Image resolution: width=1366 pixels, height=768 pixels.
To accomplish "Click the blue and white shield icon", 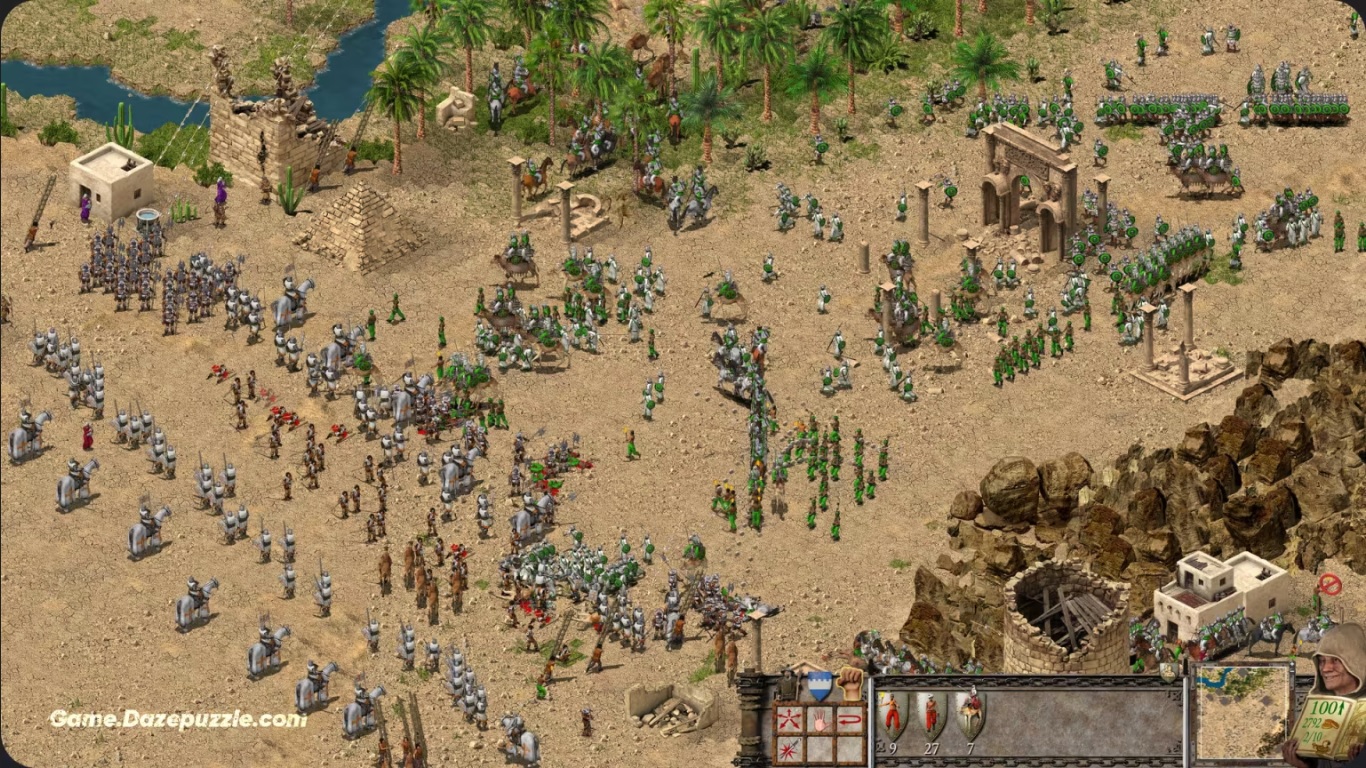I will coord(820,685).
